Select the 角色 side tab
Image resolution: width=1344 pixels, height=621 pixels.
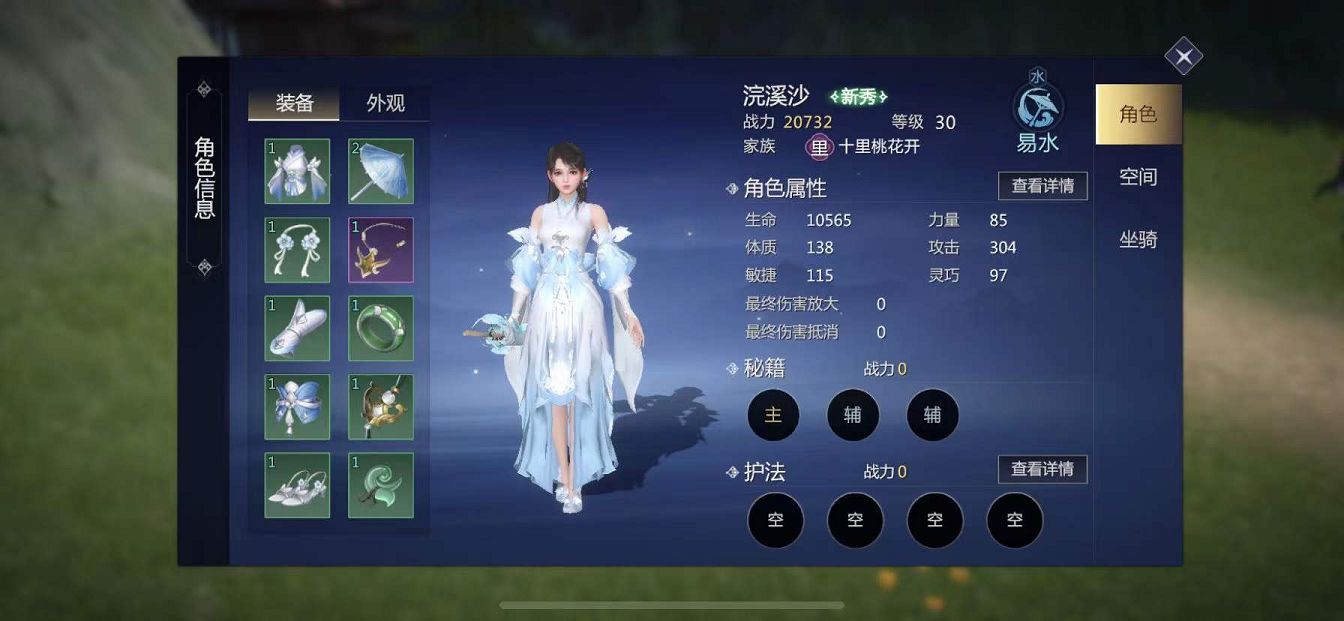(x=1138, y=115)
